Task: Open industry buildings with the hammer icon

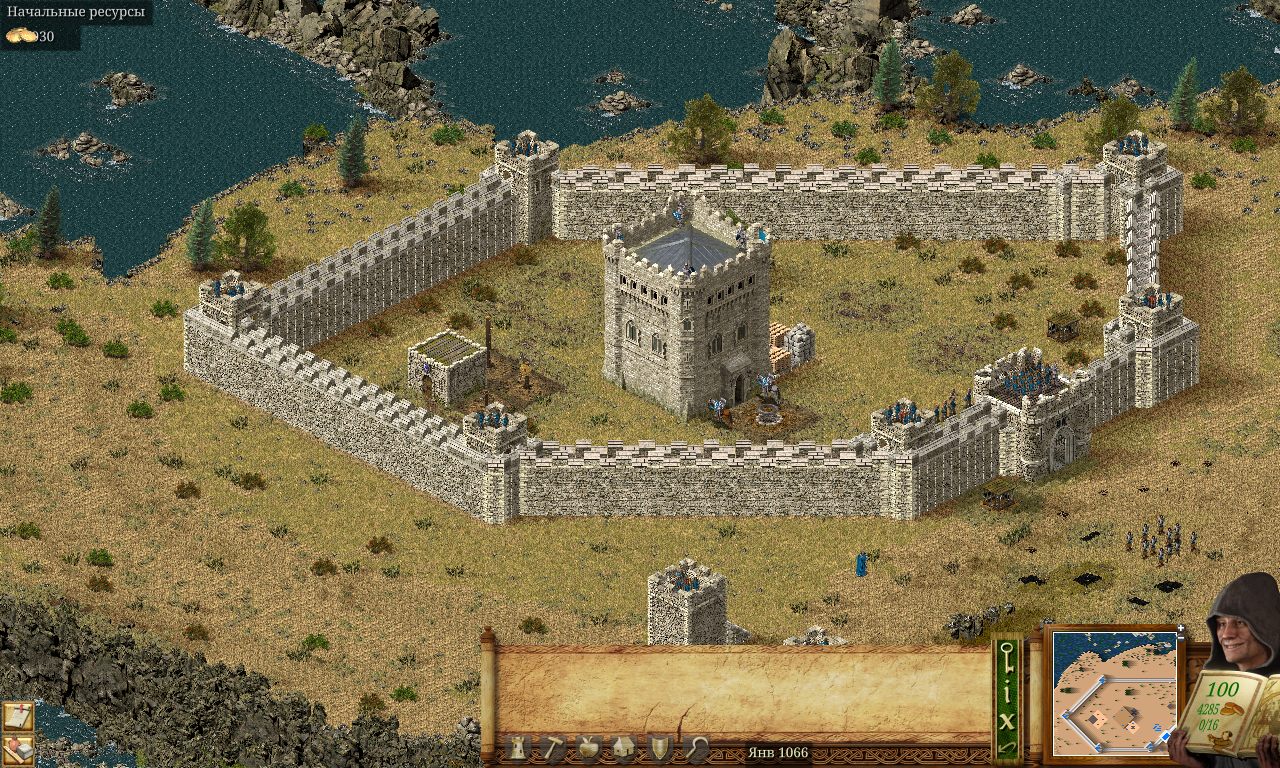Action: [553, 746]
